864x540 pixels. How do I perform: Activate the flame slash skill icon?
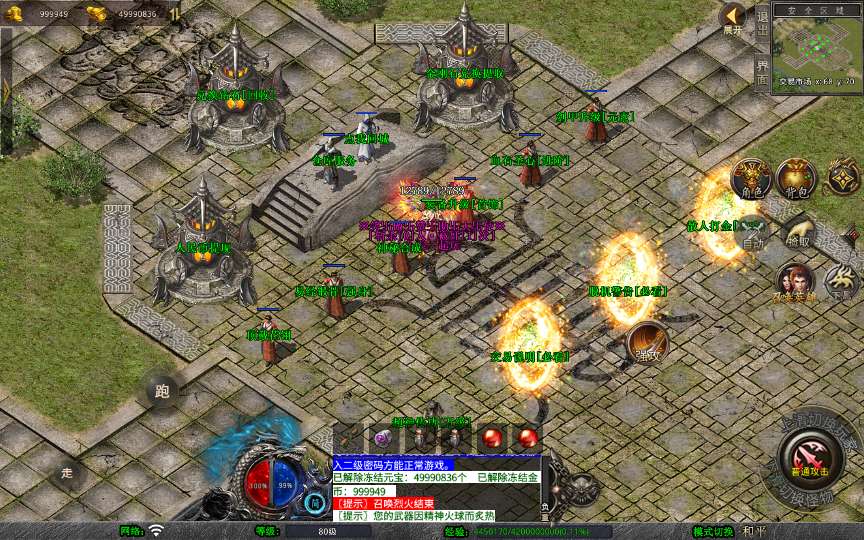(647, 343)
